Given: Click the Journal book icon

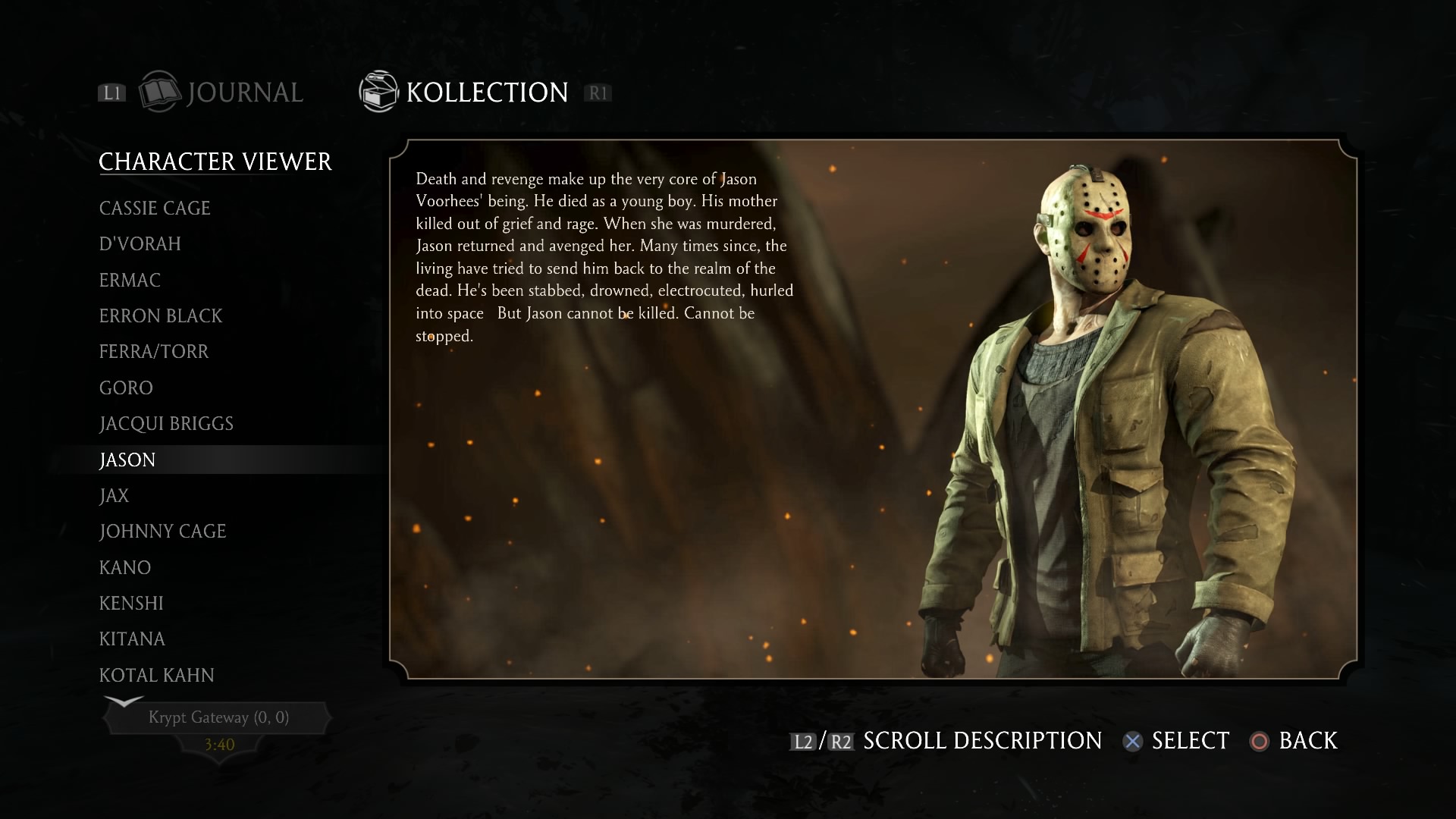Looking at the screenshot, I should (160, 92).
